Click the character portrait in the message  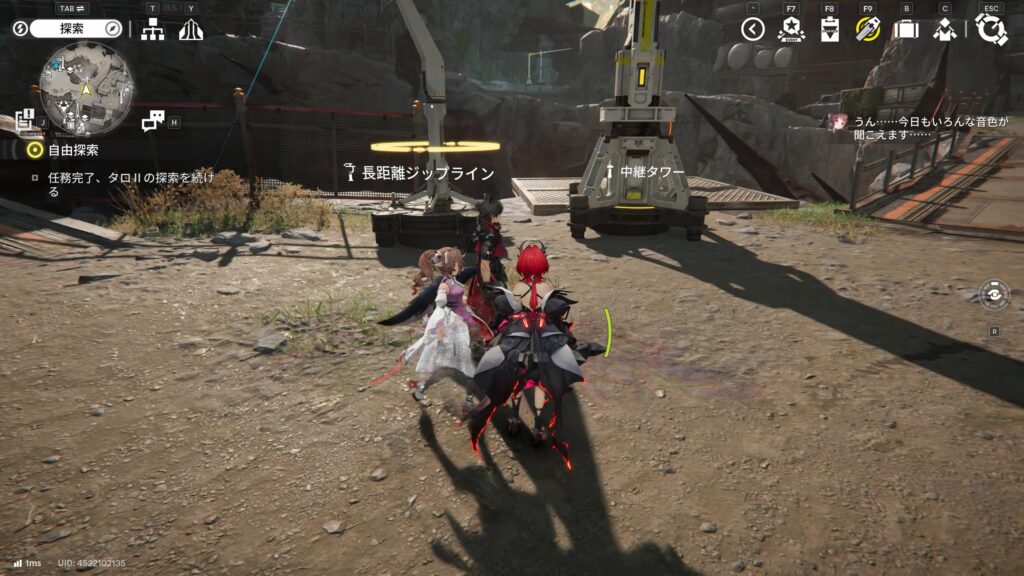(x=837, y=121)
